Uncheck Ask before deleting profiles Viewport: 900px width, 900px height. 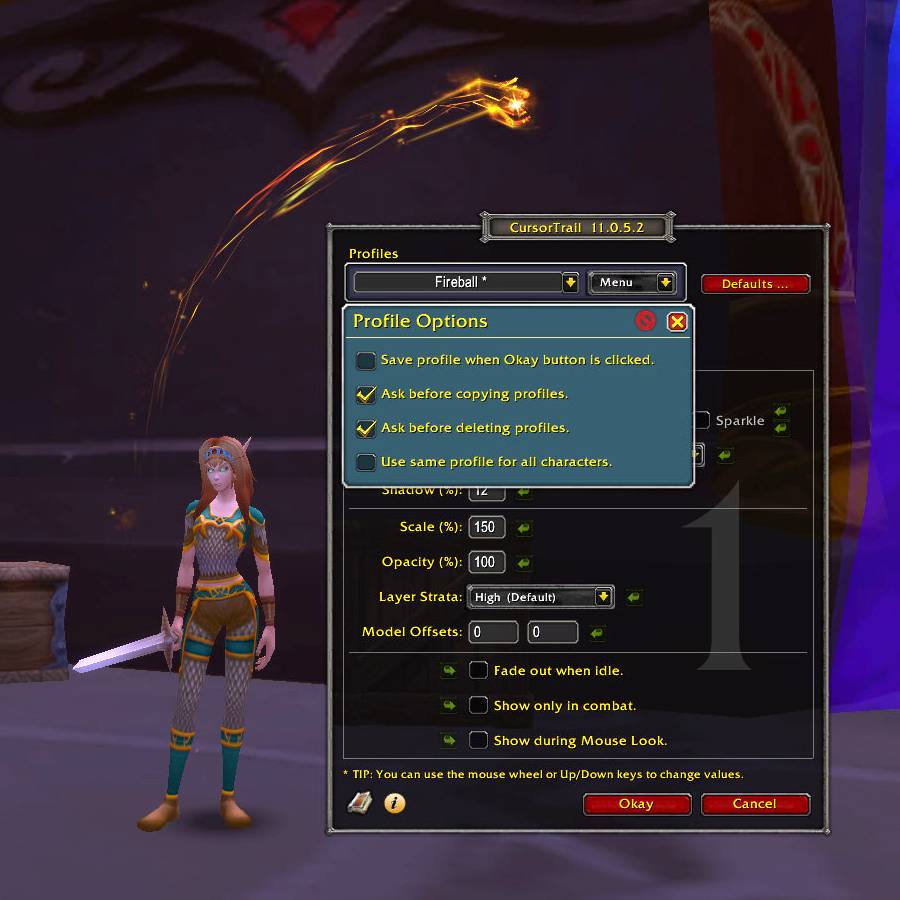point(366,428)
